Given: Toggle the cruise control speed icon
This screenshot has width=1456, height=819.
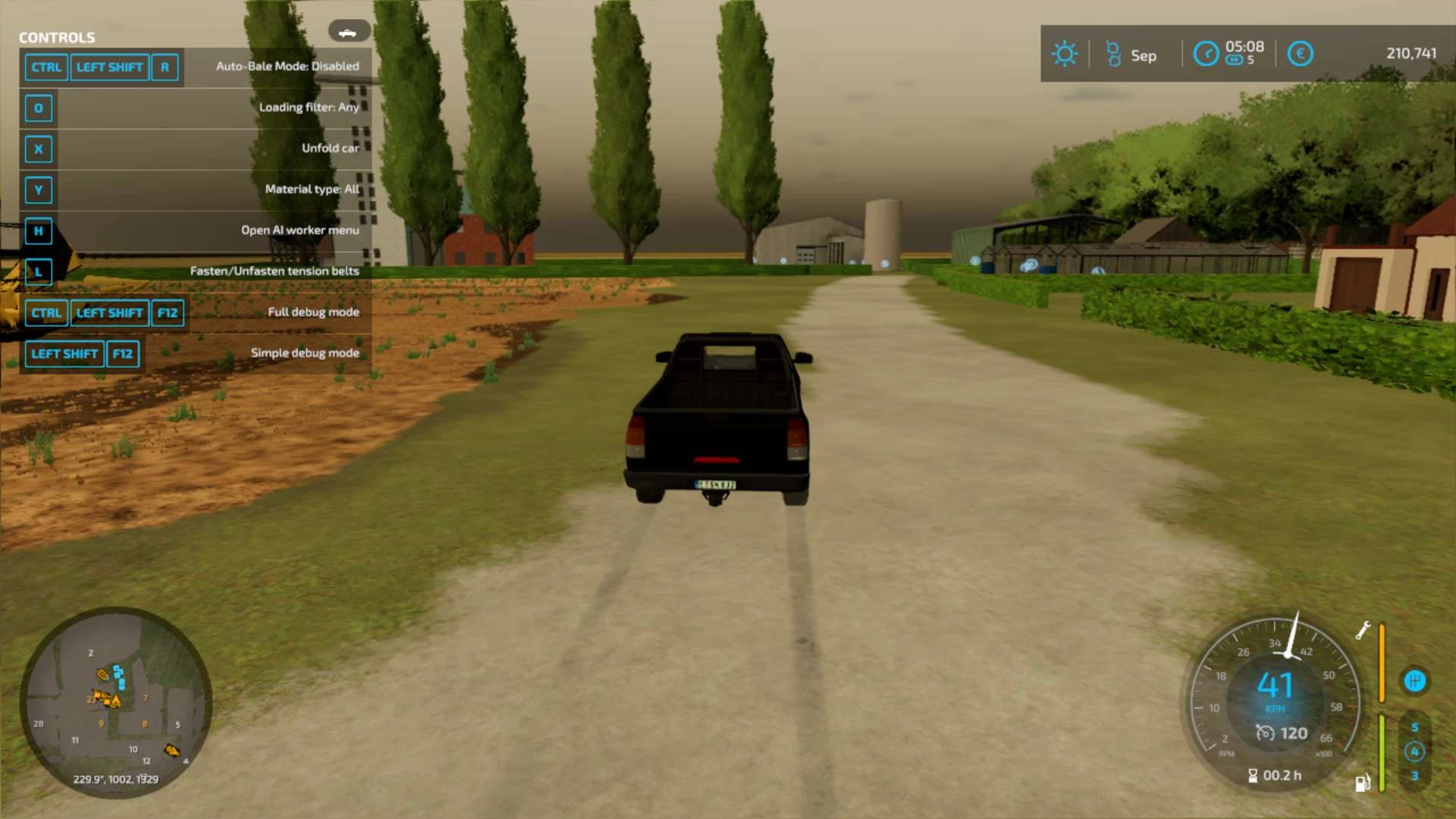Looking at the screenshot, I should [1265, 733].
